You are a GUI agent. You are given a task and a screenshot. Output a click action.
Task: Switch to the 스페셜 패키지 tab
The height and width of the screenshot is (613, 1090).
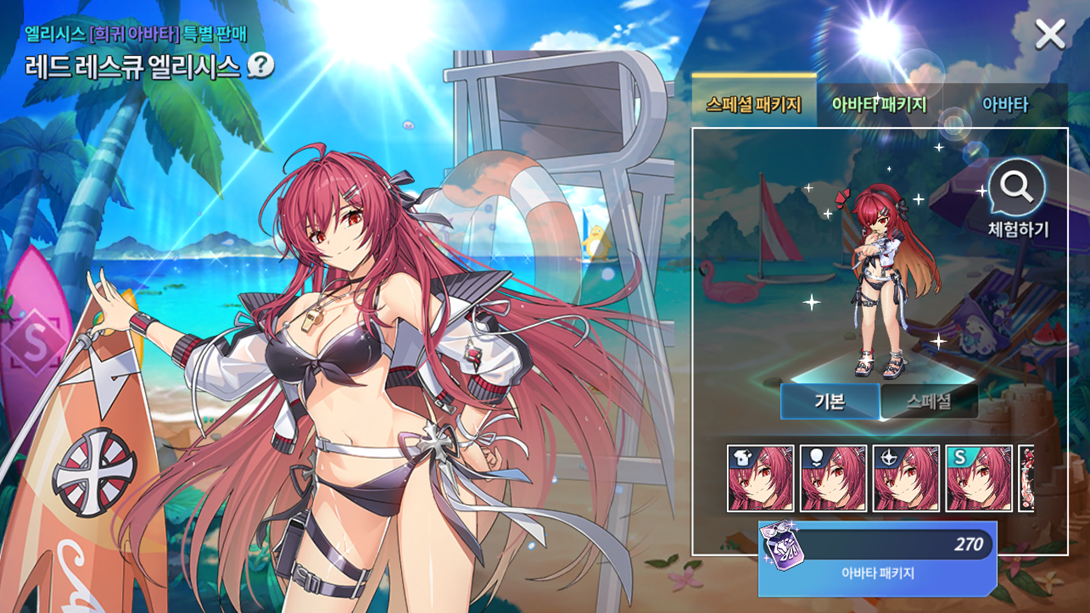753,104
